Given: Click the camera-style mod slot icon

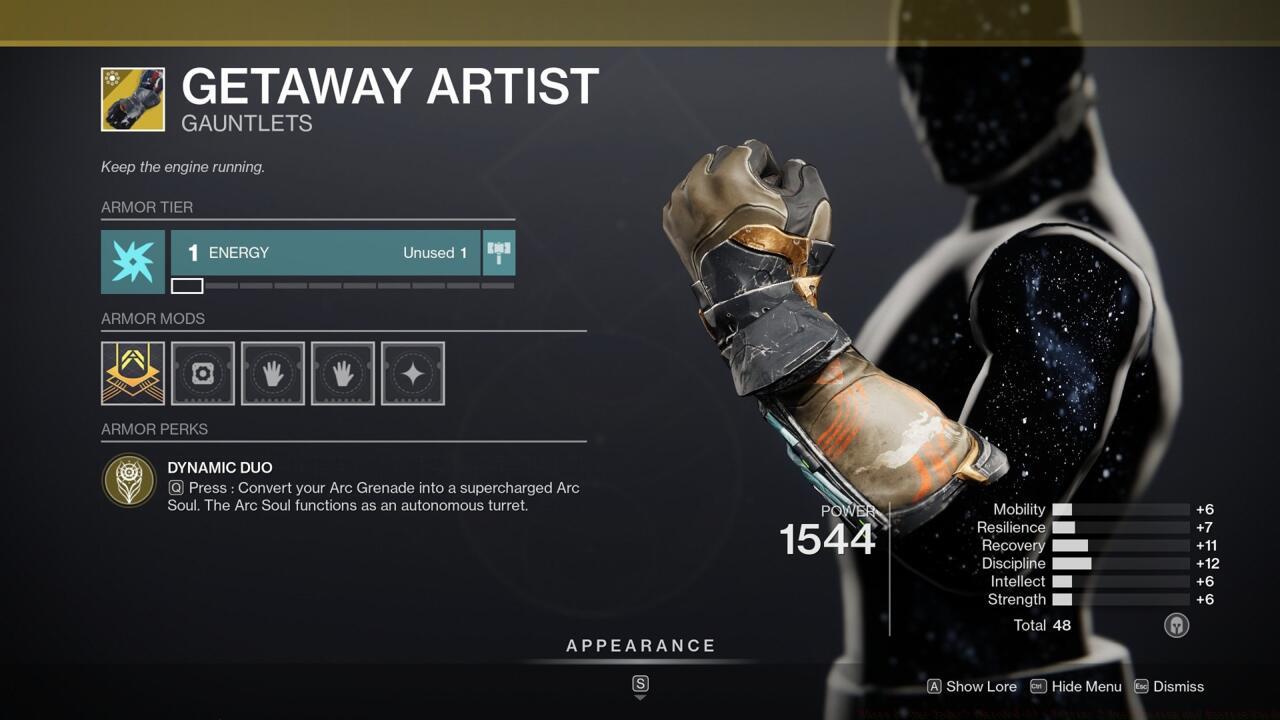Looking at the screenshot, I should 202,373.
